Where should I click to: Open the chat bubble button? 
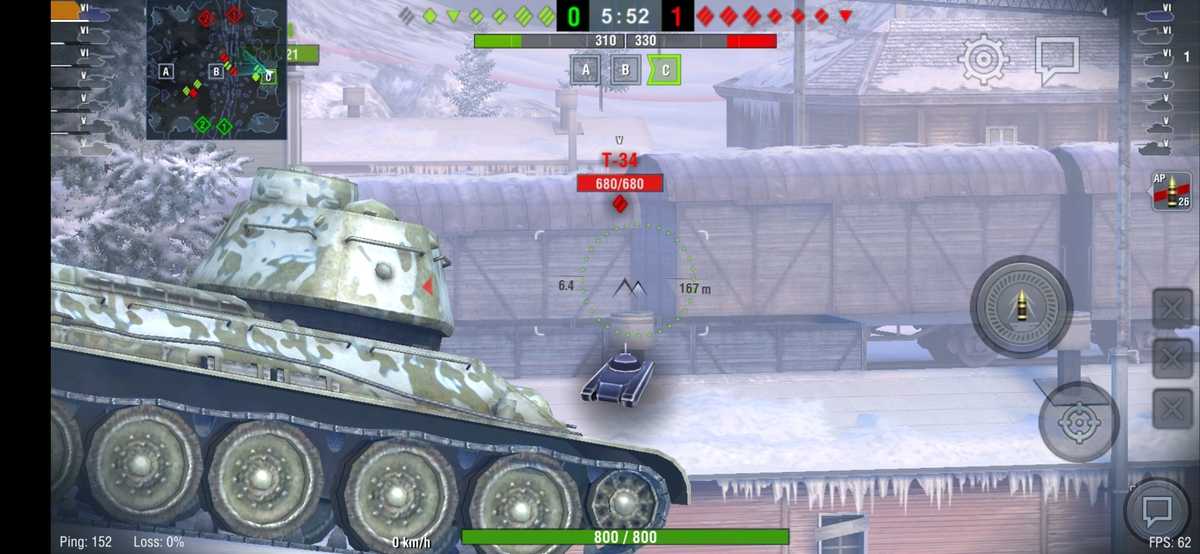click(1157, 512)
